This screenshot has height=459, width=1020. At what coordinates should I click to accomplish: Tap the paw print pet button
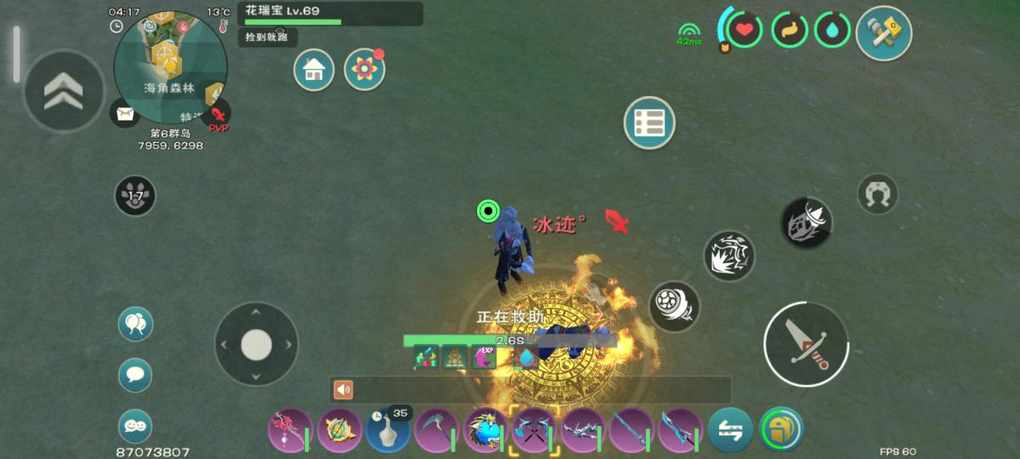pos(135,195)
